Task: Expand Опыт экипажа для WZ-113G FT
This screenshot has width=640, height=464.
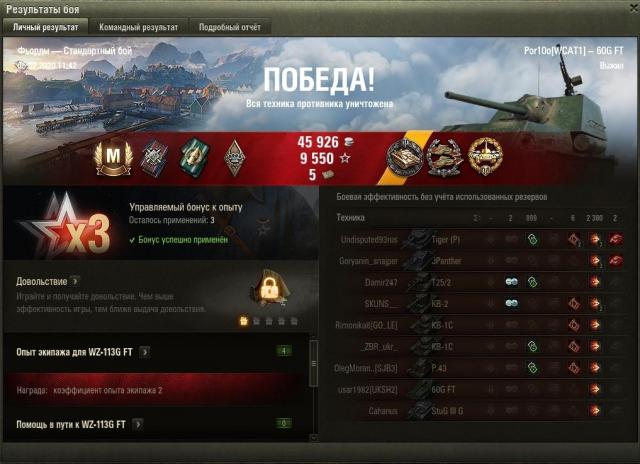Action: [x=145, y=352]
